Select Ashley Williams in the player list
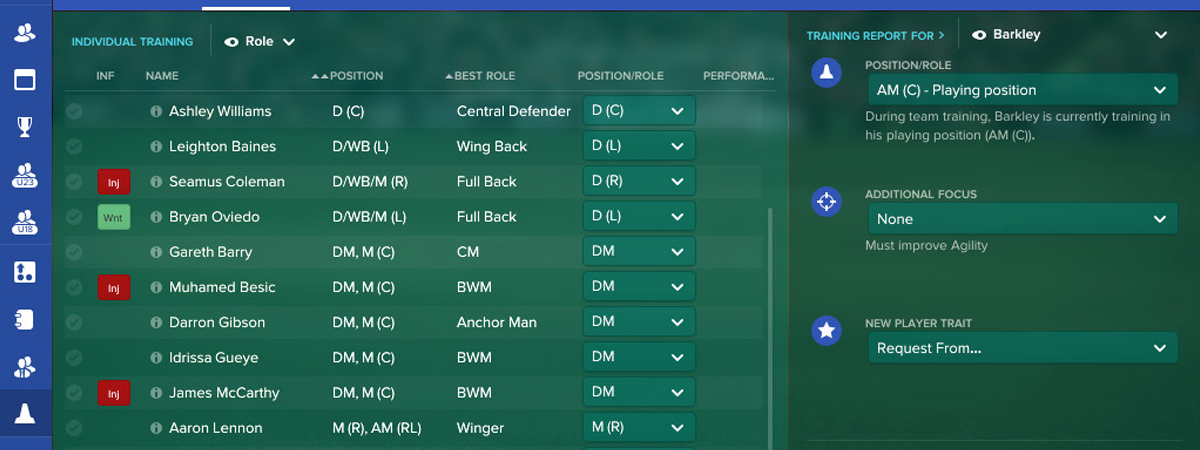1200x450 pixels. 220,111
